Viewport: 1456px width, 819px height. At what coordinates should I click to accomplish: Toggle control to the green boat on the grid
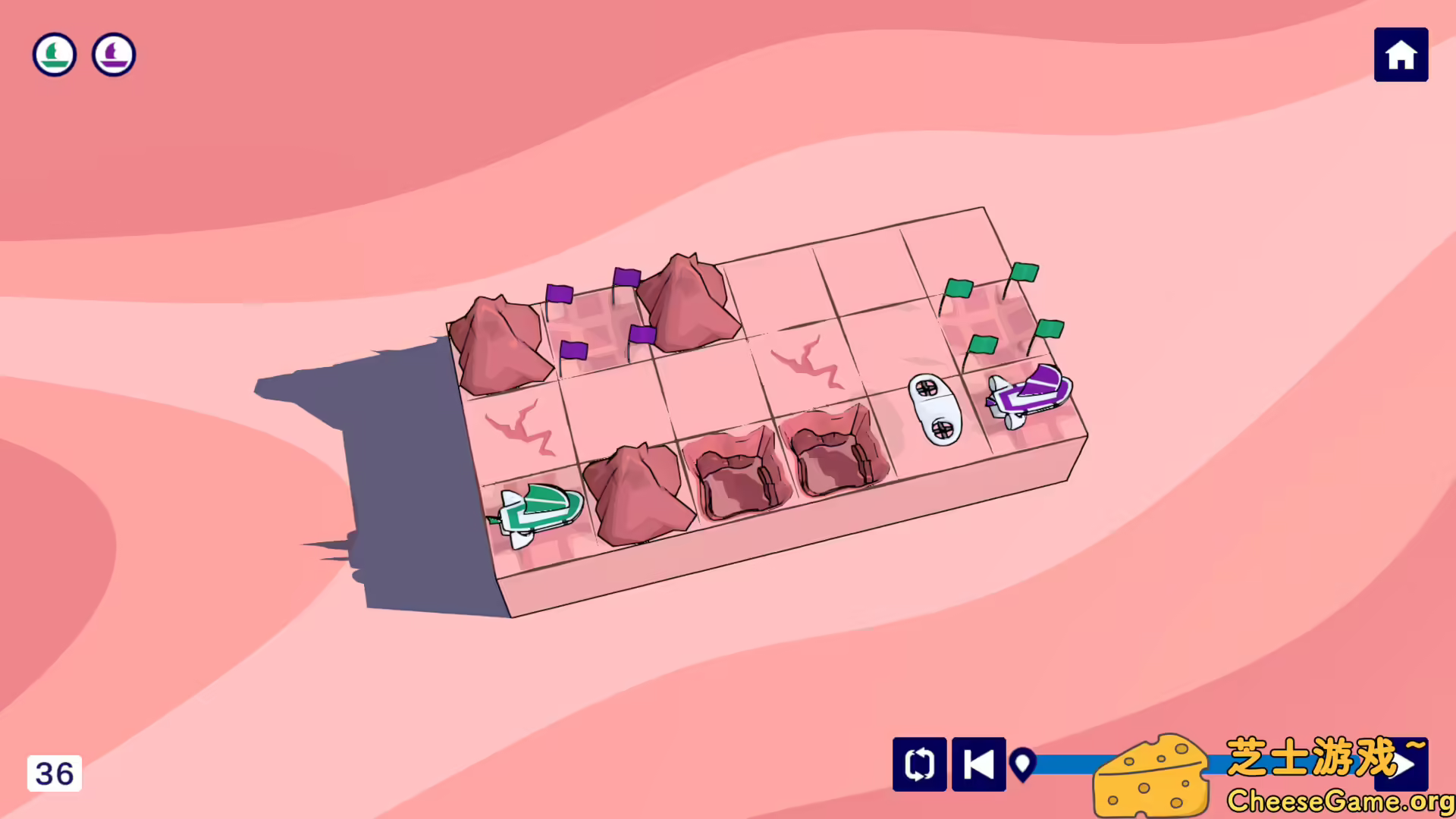[538, 508]
